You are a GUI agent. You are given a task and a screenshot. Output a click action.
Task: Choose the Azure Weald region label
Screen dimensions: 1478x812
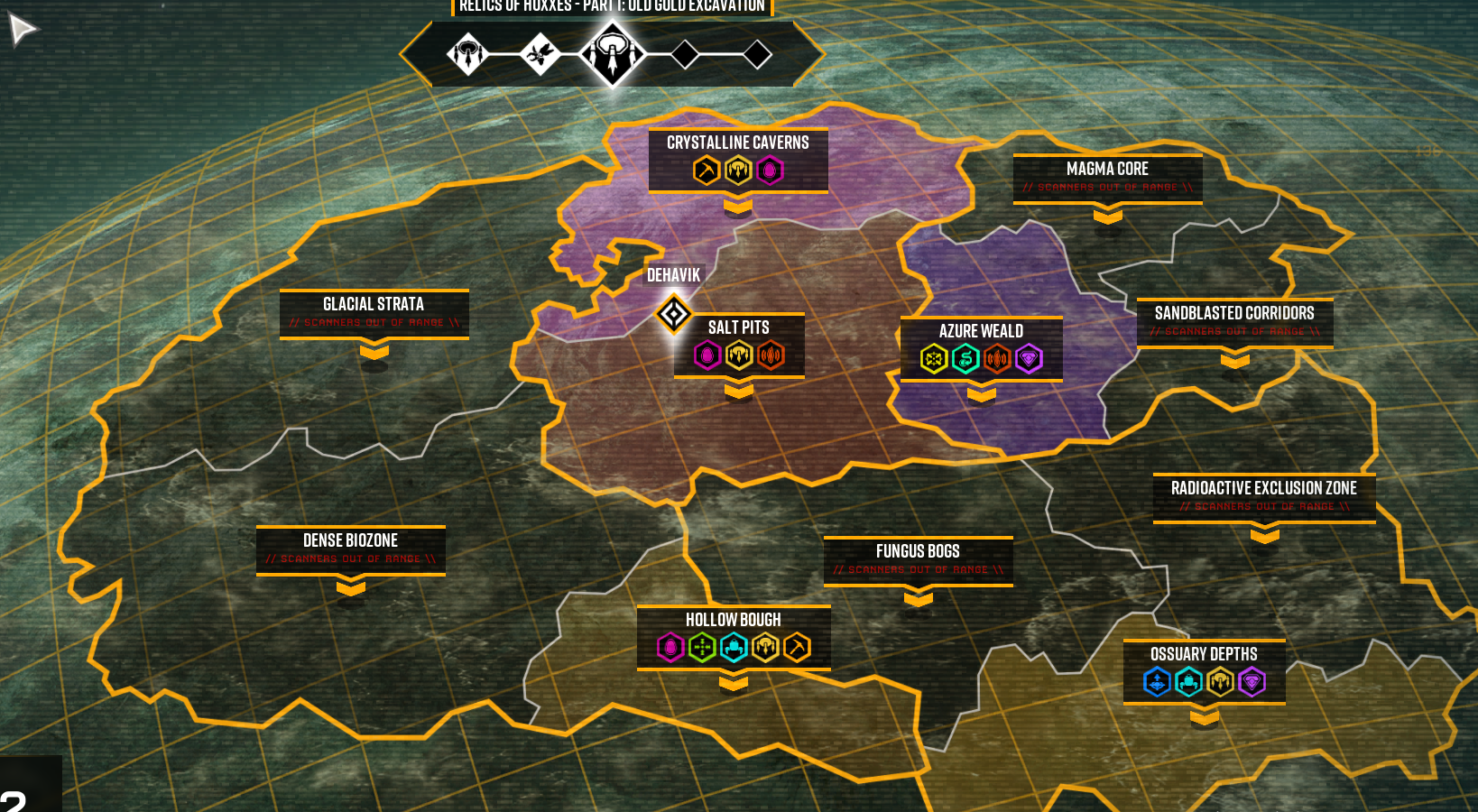click(981, 331)
